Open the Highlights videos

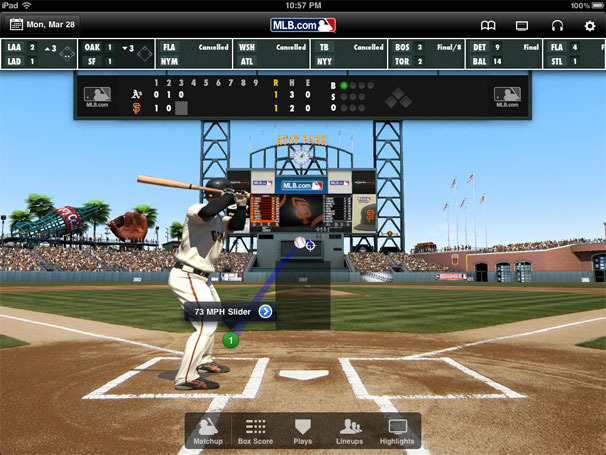coord(397,431)
